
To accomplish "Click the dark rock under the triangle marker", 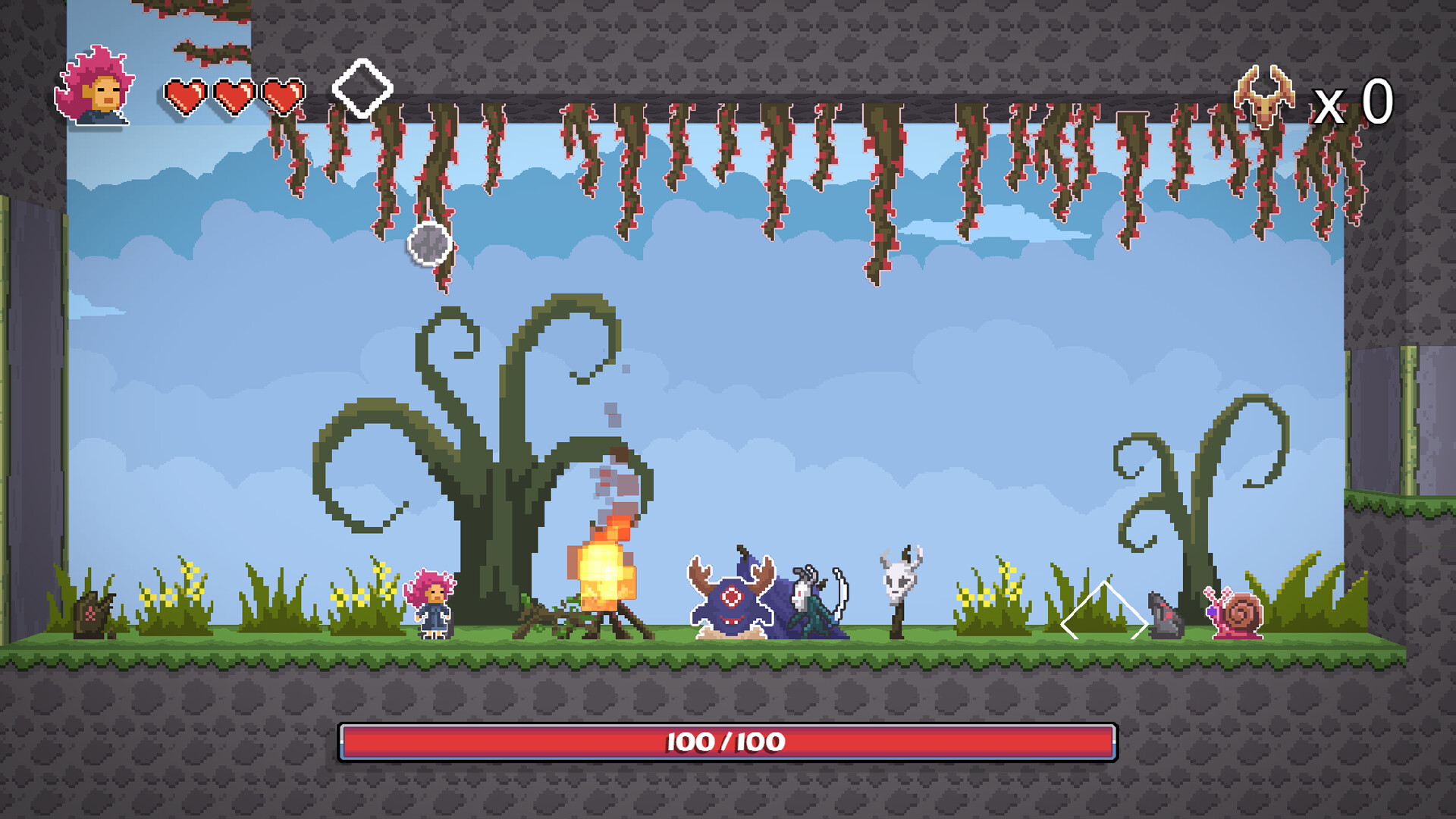I will click(x=1164, y=618).
